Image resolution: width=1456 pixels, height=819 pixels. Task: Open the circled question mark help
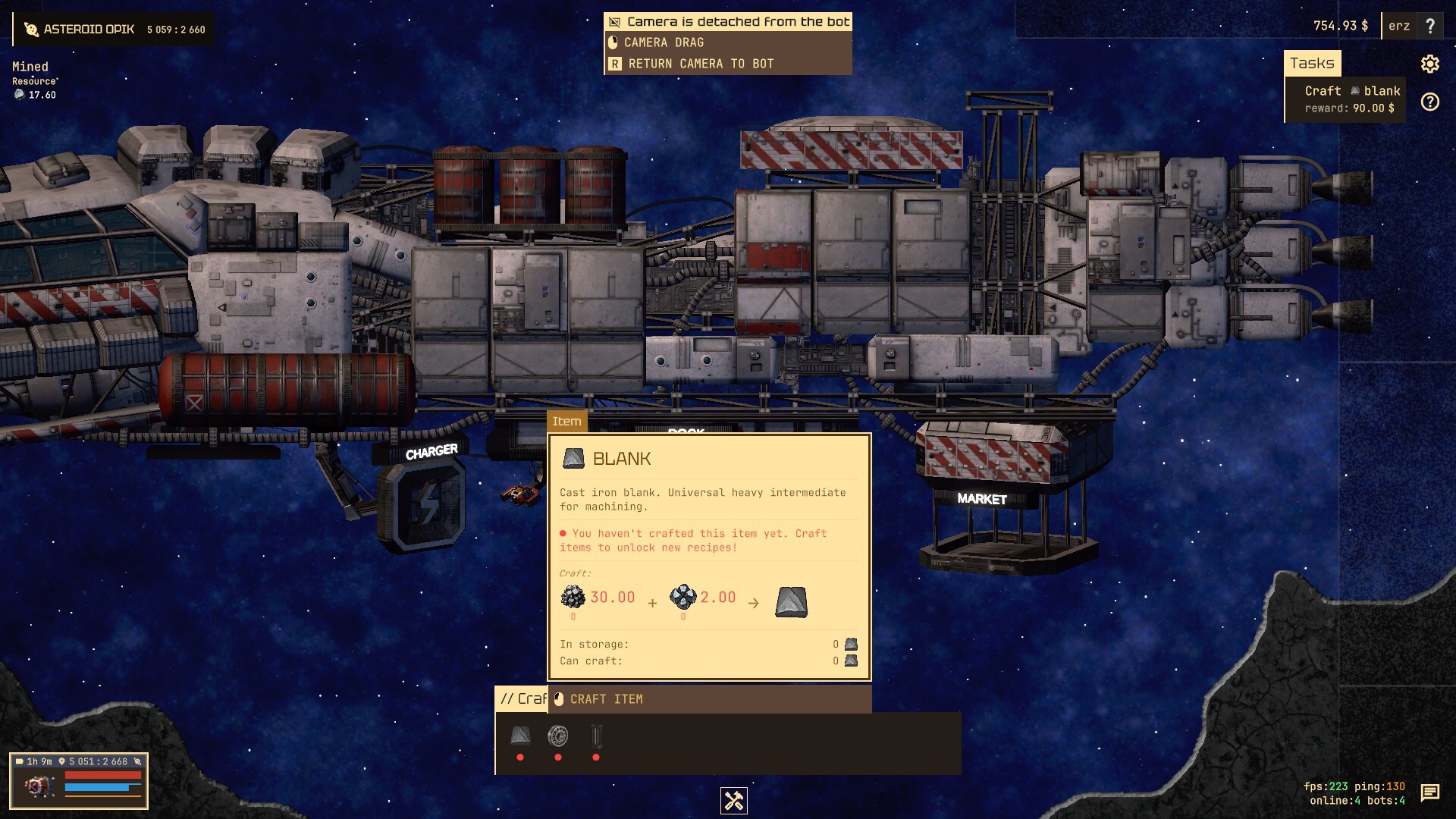click(x=1429, y=102)
